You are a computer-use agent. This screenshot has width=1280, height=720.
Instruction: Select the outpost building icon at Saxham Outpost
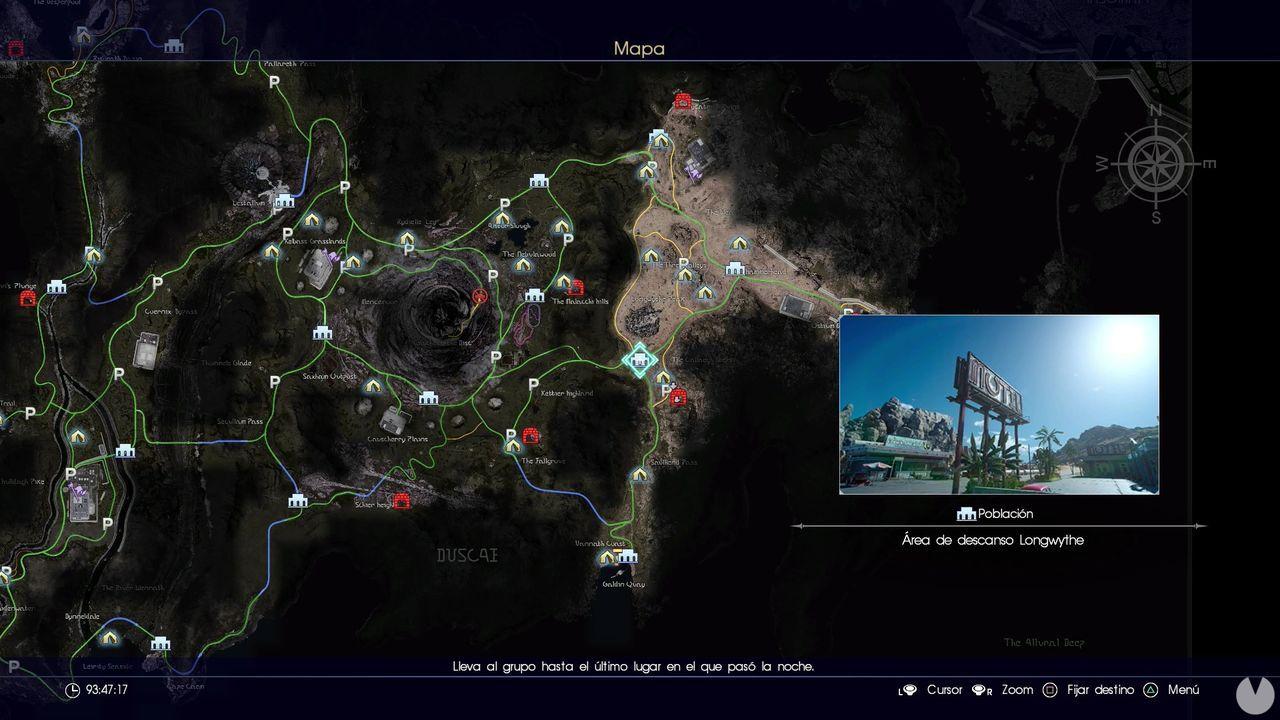pos(429,398)
